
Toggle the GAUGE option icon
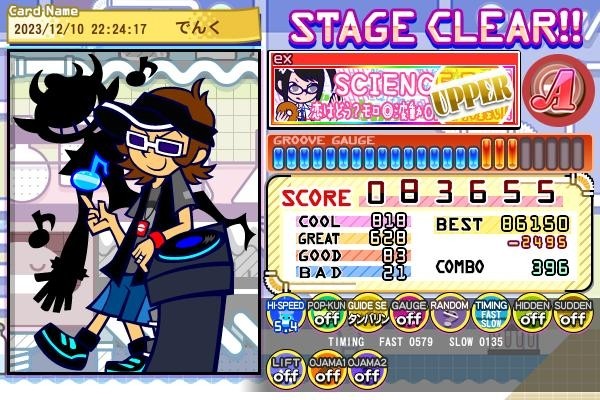[x=408, y=318]
